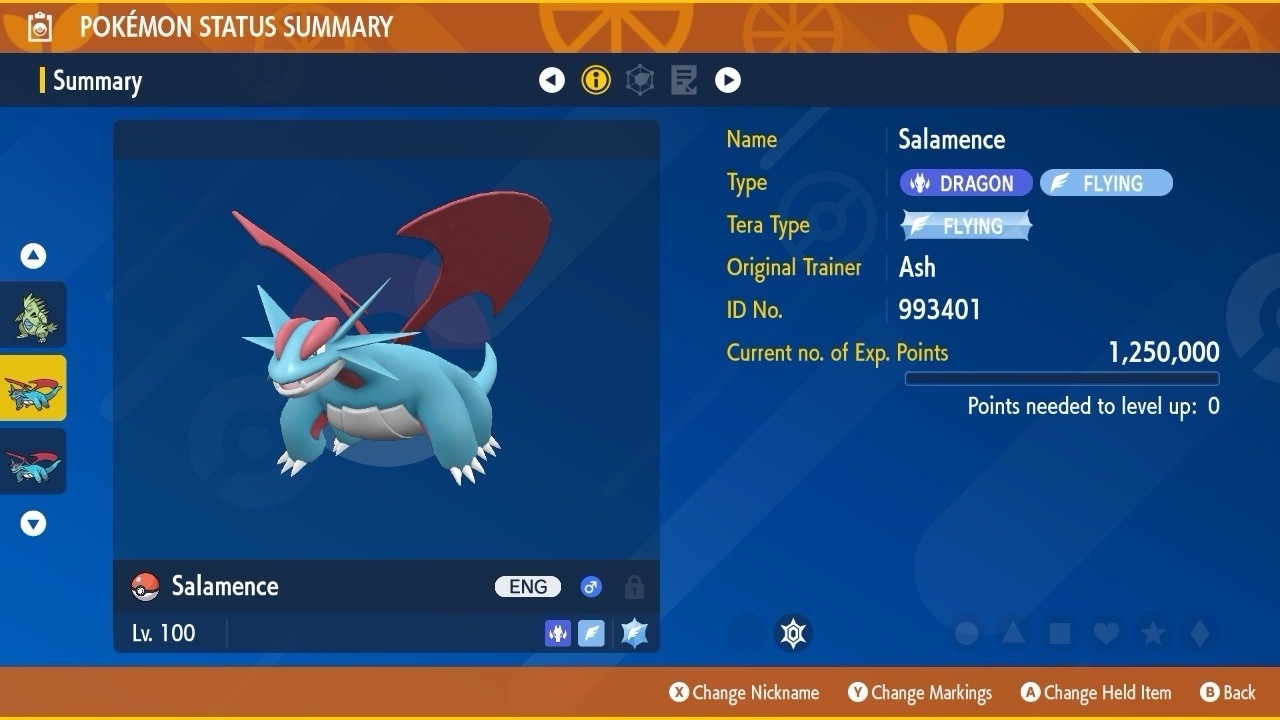Go to the previous summary page arrow
Image resolution: width=1280 pixels, height=720 pixels.
coord(552,80)
